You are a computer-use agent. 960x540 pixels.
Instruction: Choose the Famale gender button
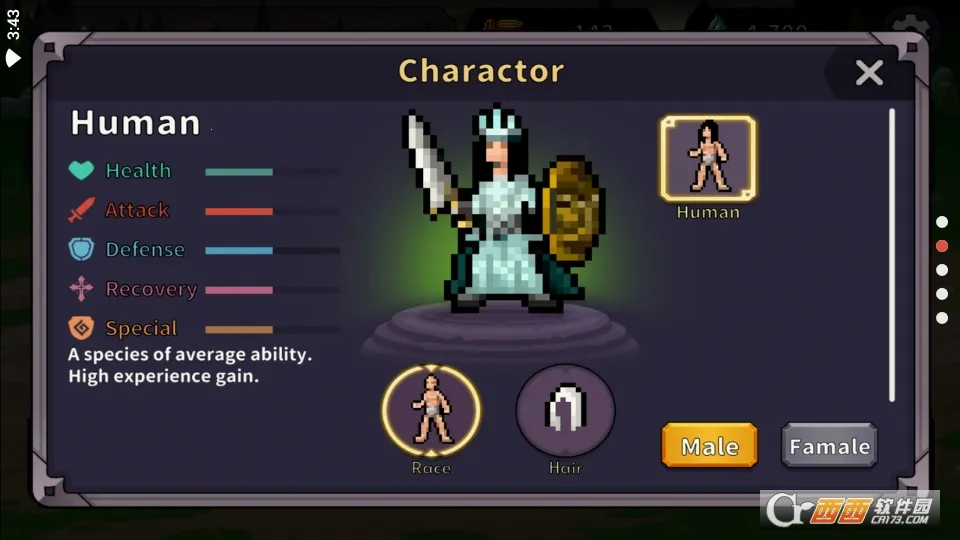point(829,446)
